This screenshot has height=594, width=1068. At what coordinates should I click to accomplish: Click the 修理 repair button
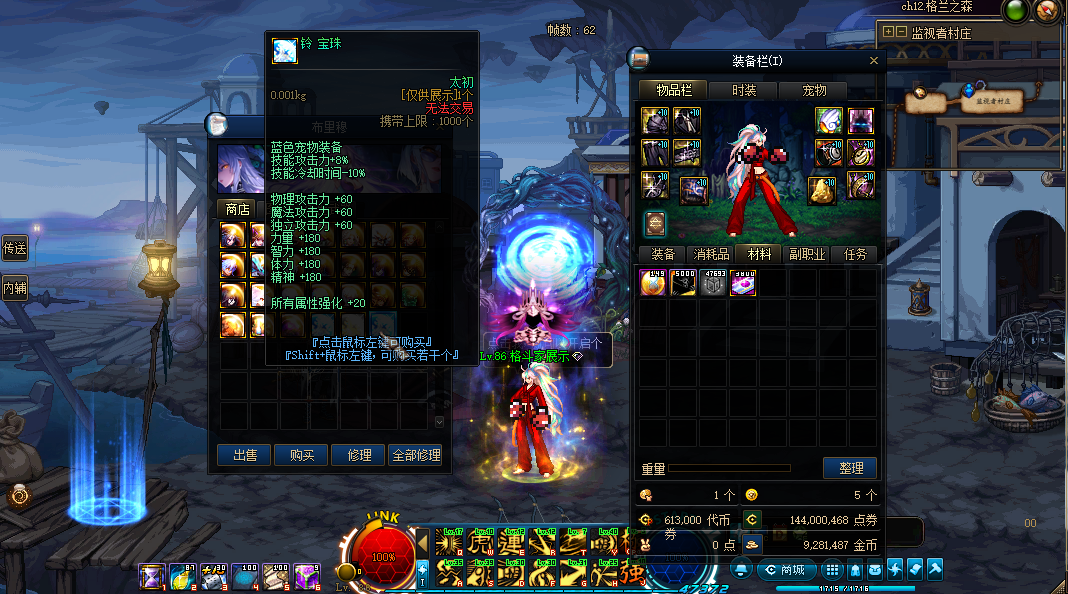358,455
